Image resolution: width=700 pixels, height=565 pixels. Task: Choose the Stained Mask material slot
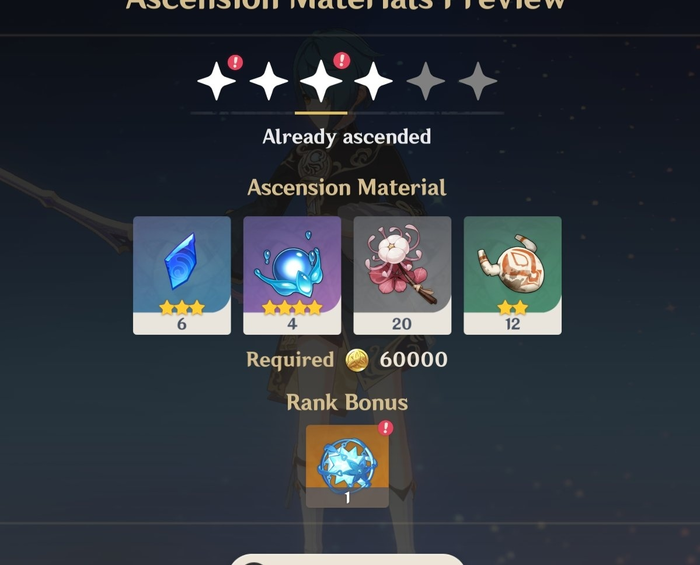pos(512,274)
